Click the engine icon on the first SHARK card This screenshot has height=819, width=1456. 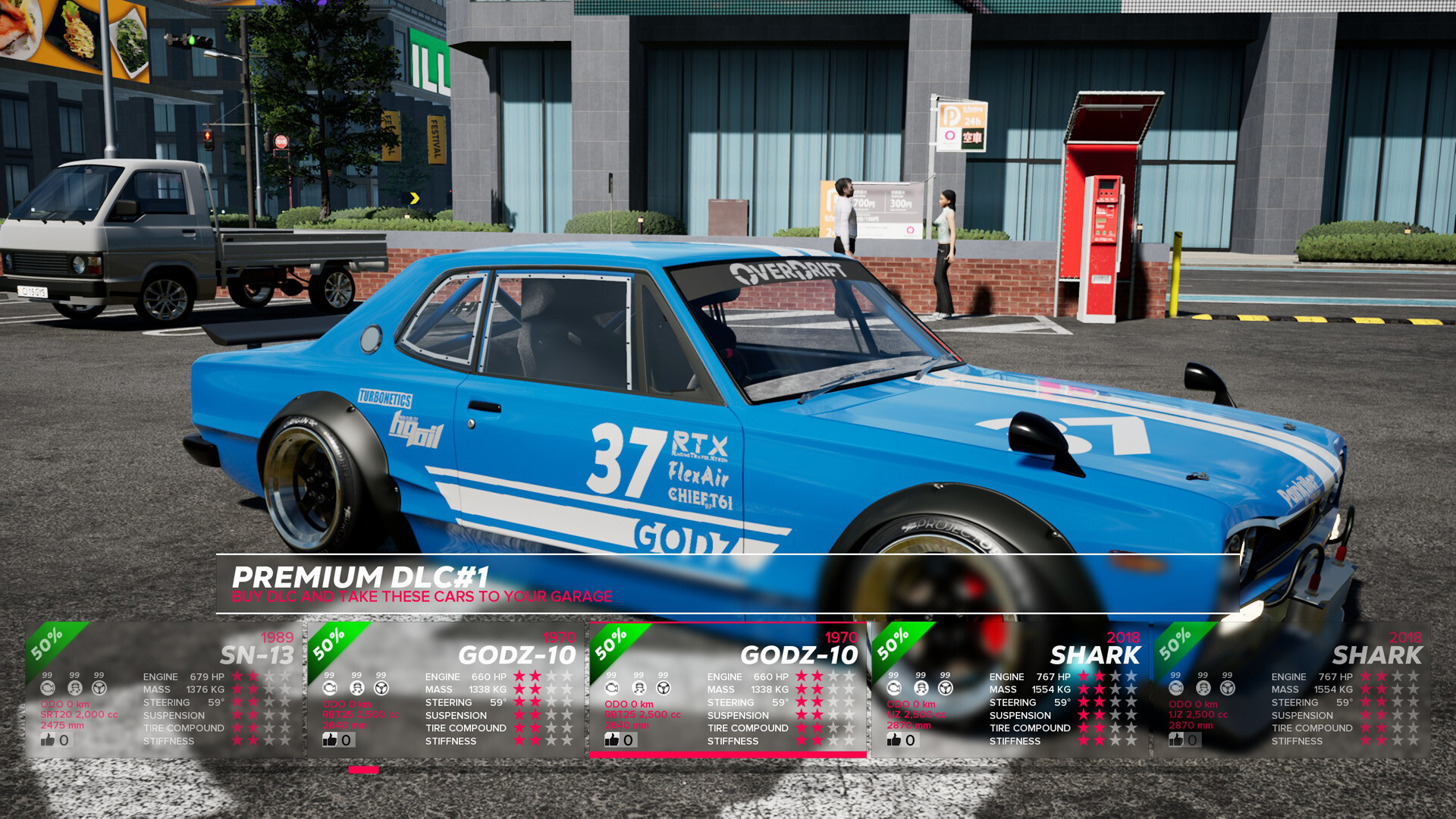click(893, 688)
